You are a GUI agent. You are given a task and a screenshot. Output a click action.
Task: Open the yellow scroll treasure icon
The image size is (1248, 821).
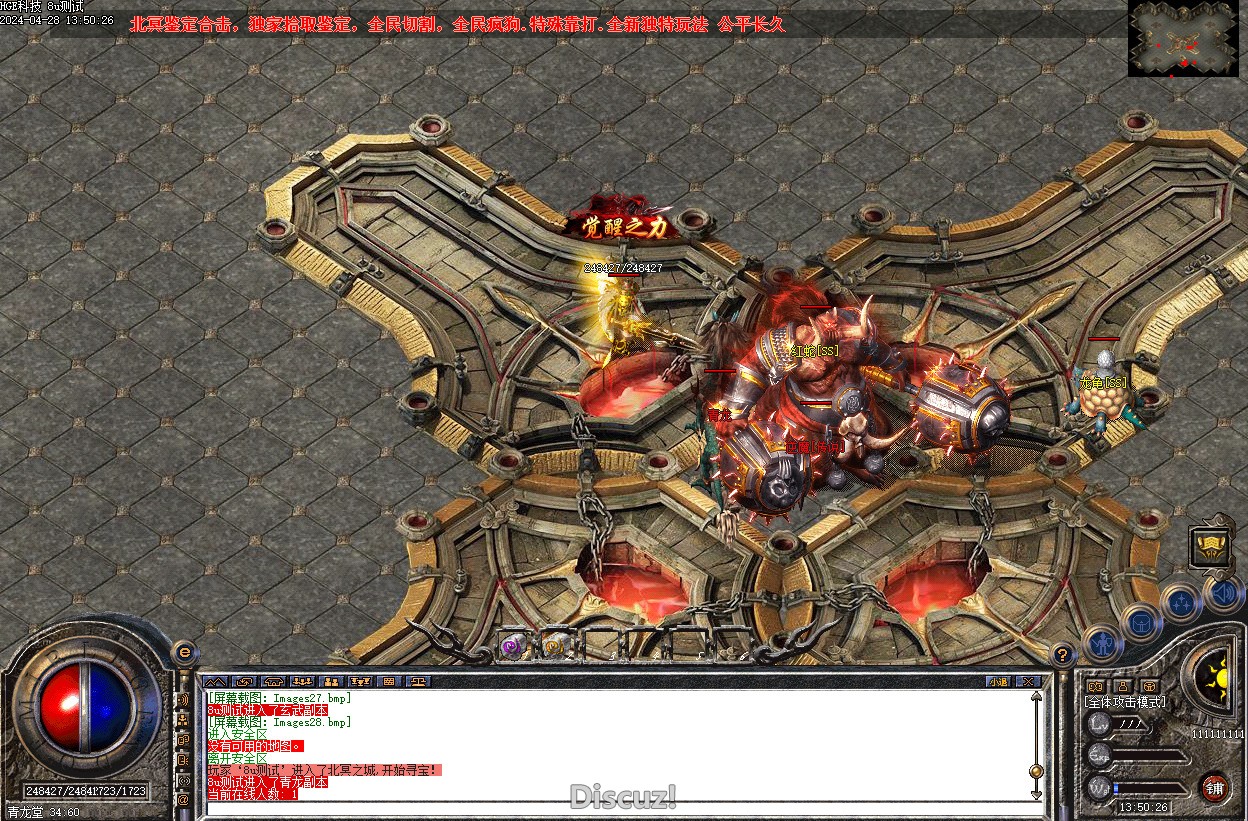[x=1209, y=547]
